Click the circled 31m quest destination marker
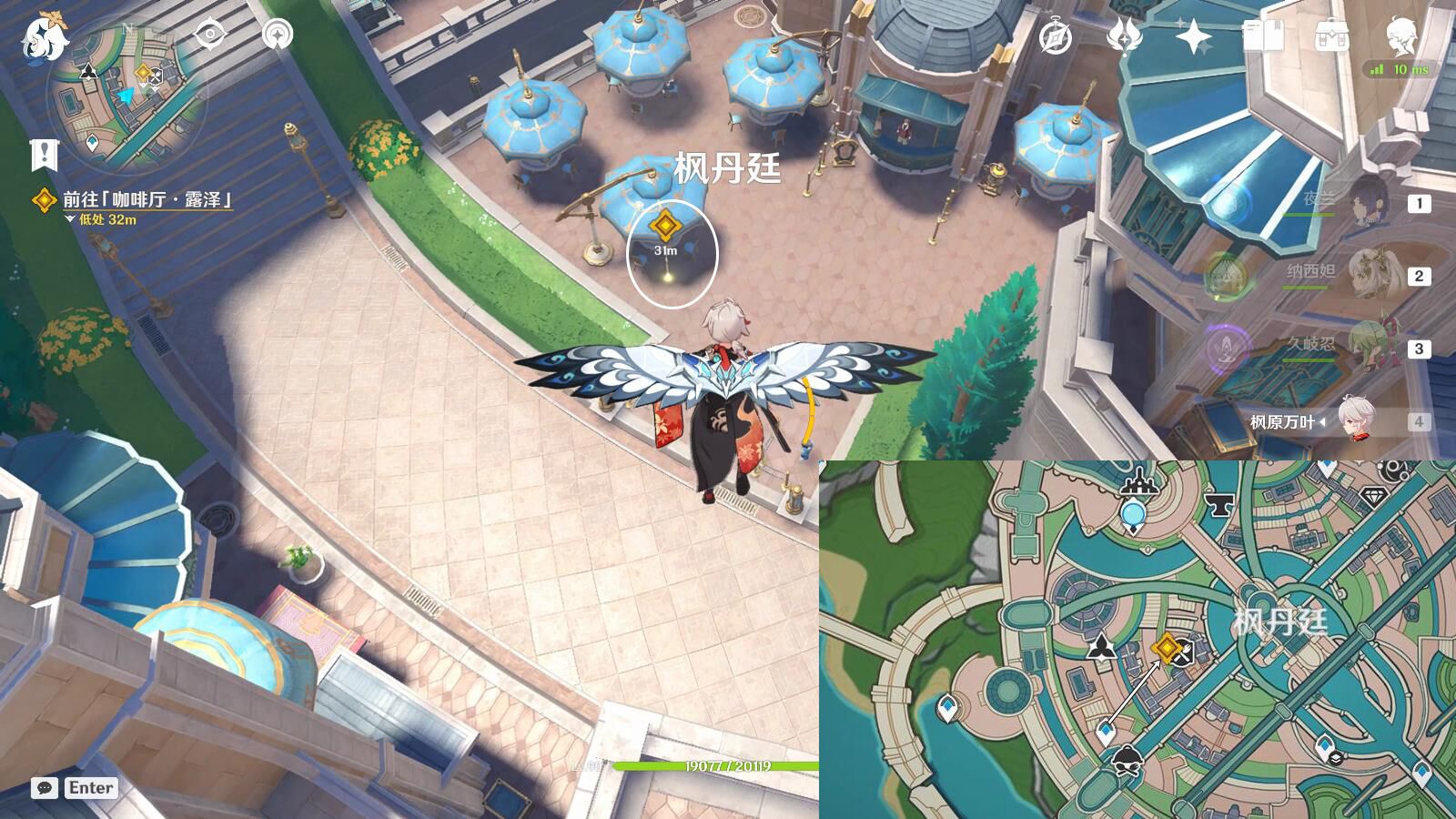1456x819 pixels. pos(667,225)
